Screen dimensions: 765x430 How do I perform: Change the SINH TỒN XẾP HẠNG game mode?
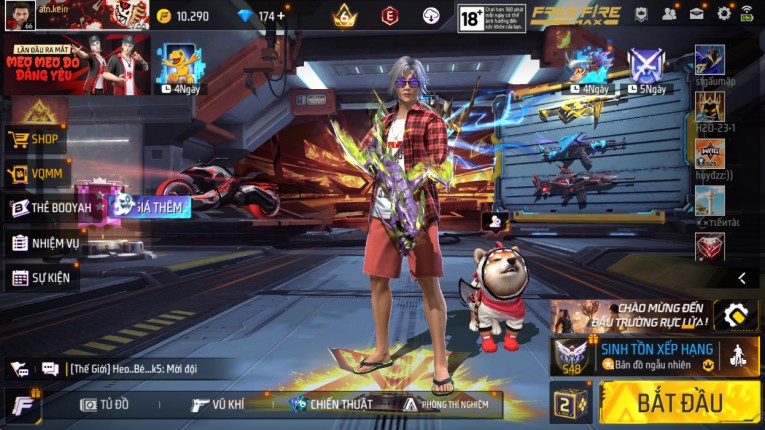(656, 355)
